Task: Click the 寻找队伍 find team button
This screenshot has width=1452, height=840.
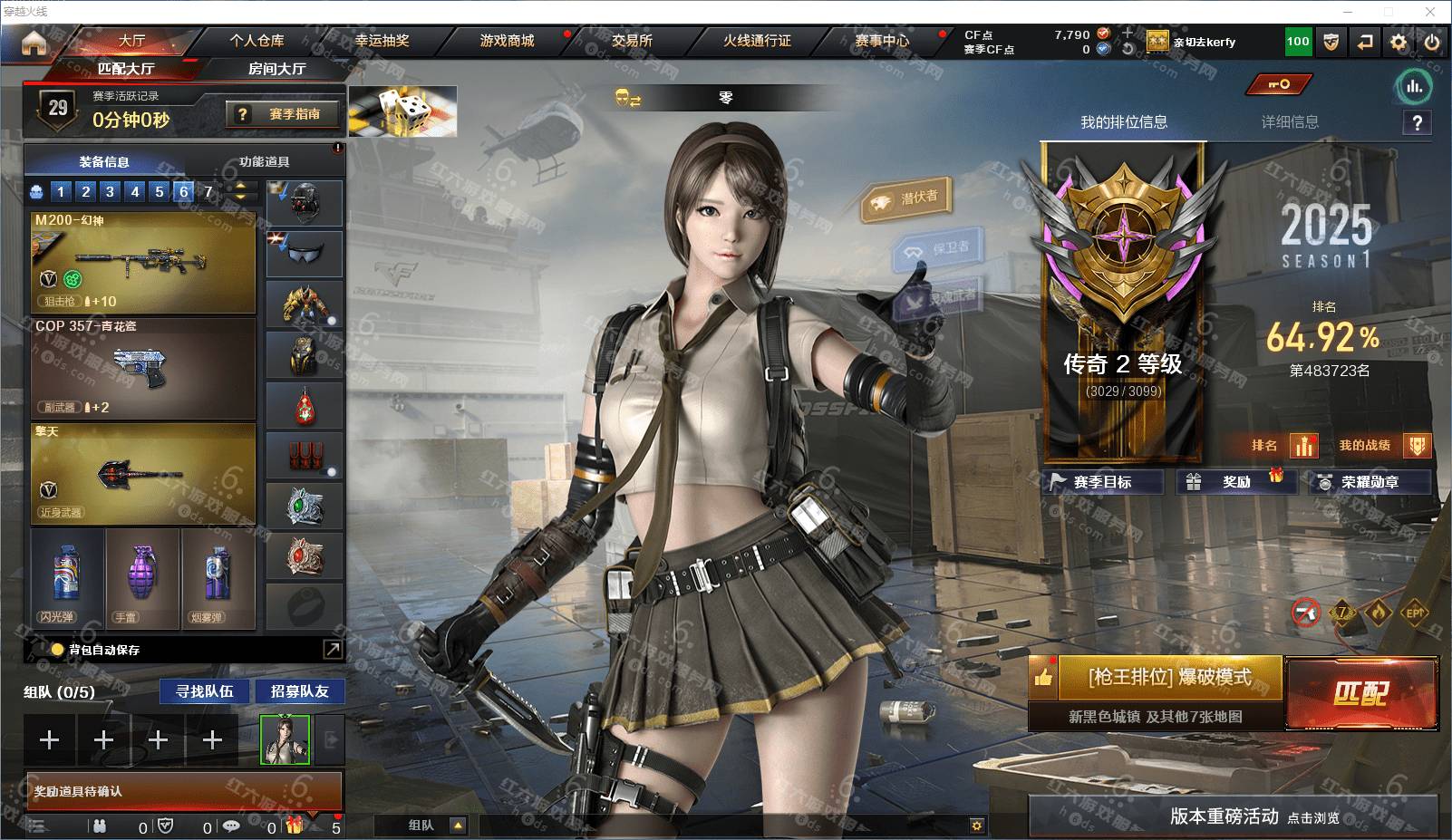Action: (205, 691)
